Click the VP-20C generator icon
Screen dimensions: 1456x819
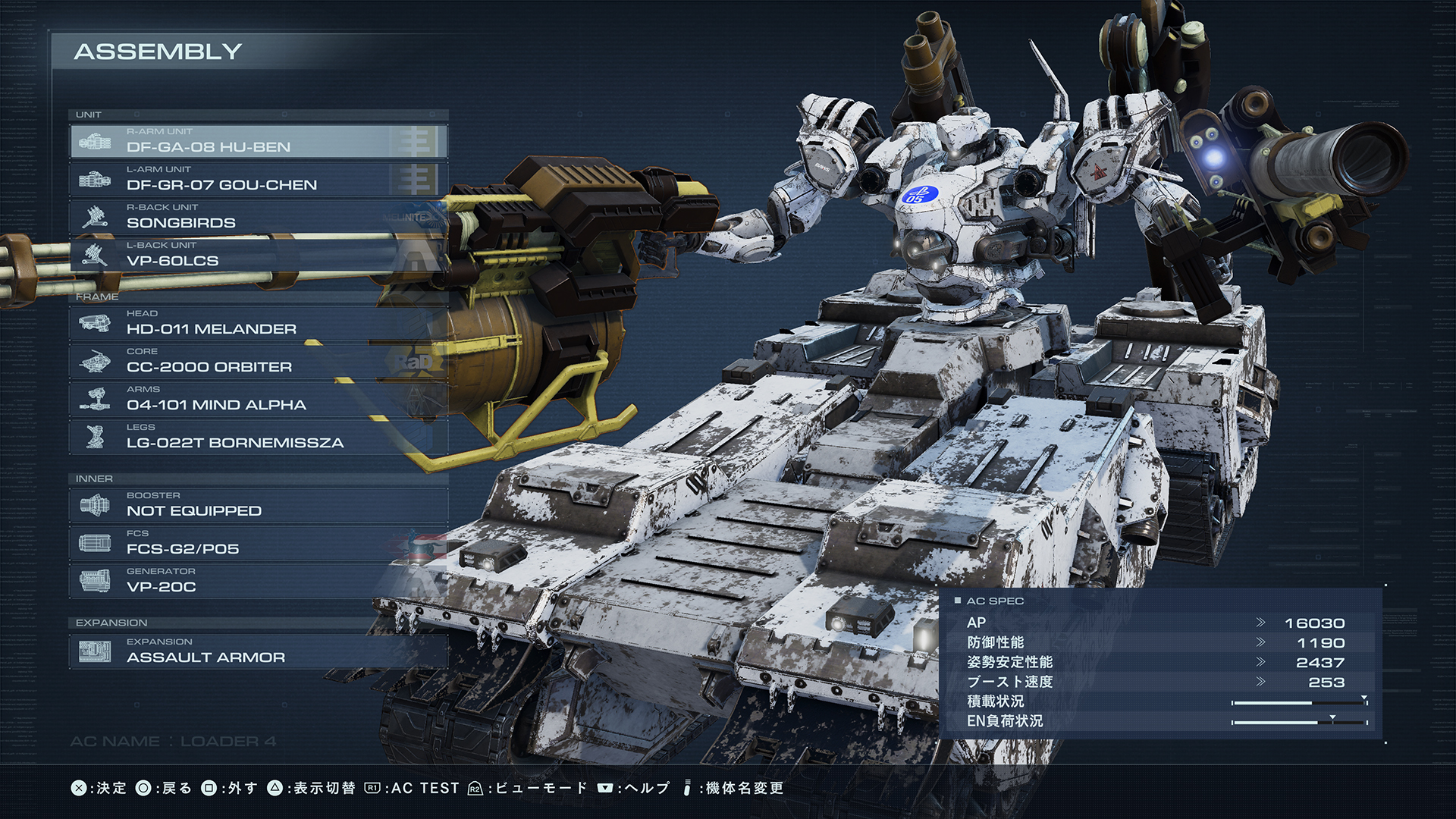coord(96,581)
